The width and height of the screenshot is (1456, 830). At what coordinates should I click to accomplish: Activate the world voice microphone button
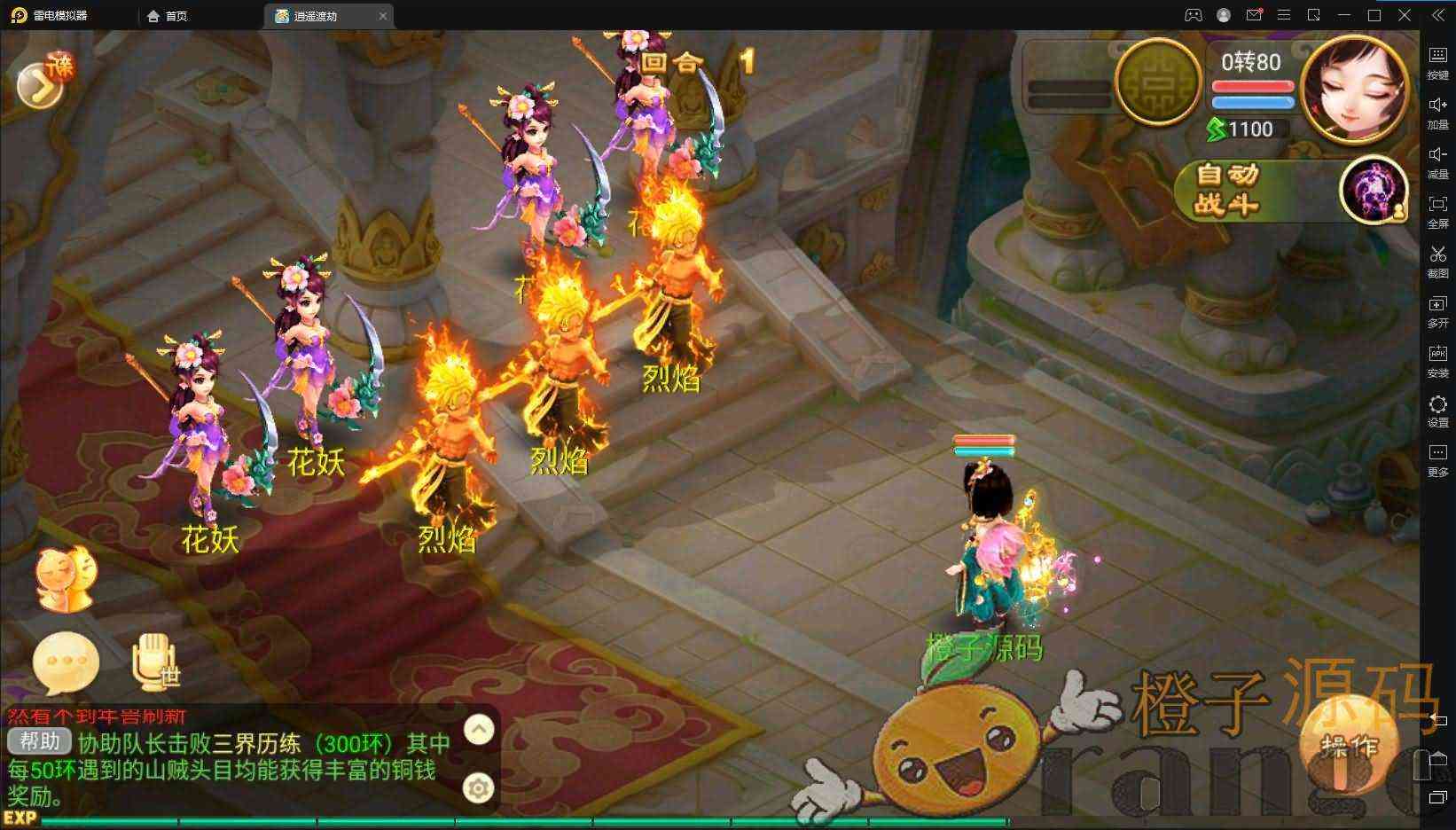point(156,663)
